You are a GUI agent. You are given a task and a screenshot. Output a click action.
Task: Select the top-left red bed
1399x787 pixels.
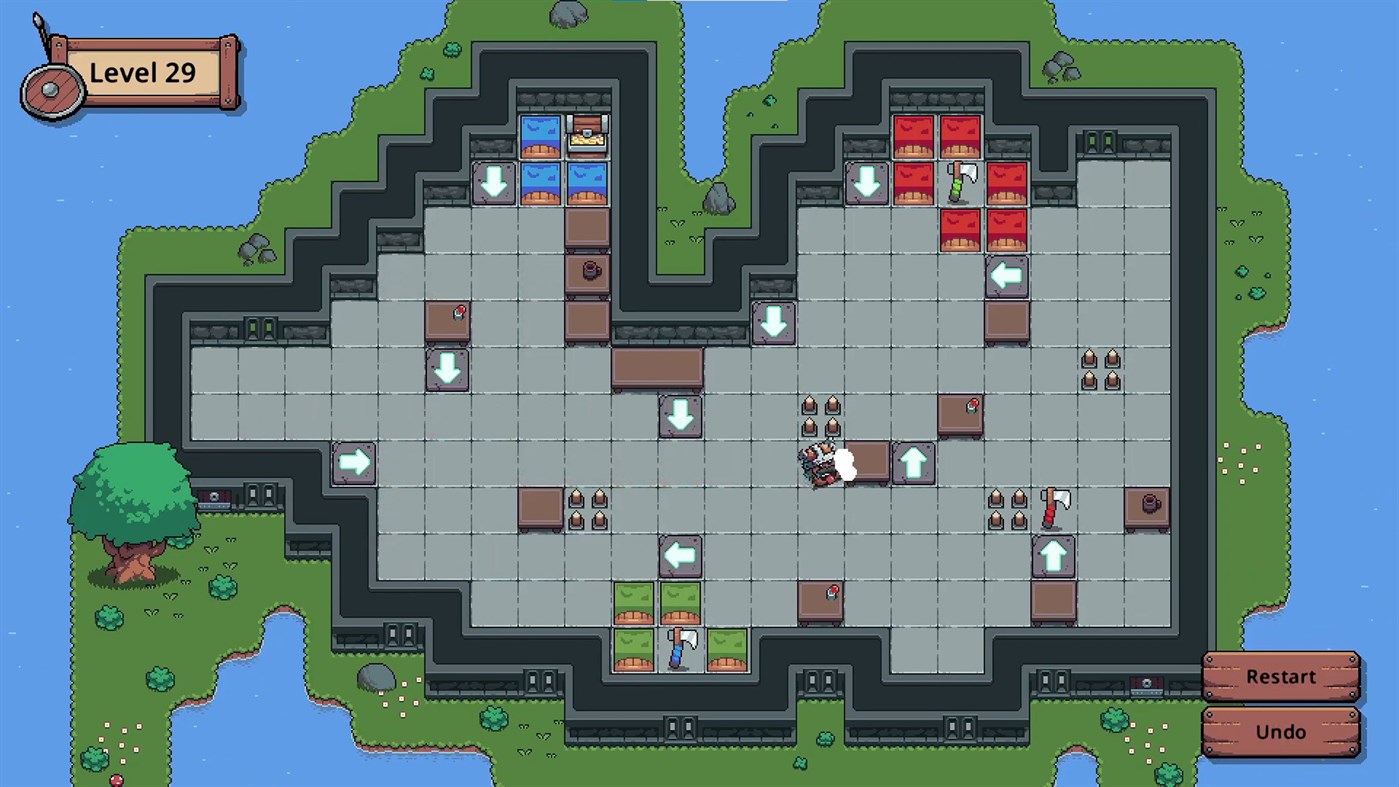pos(913,138)
